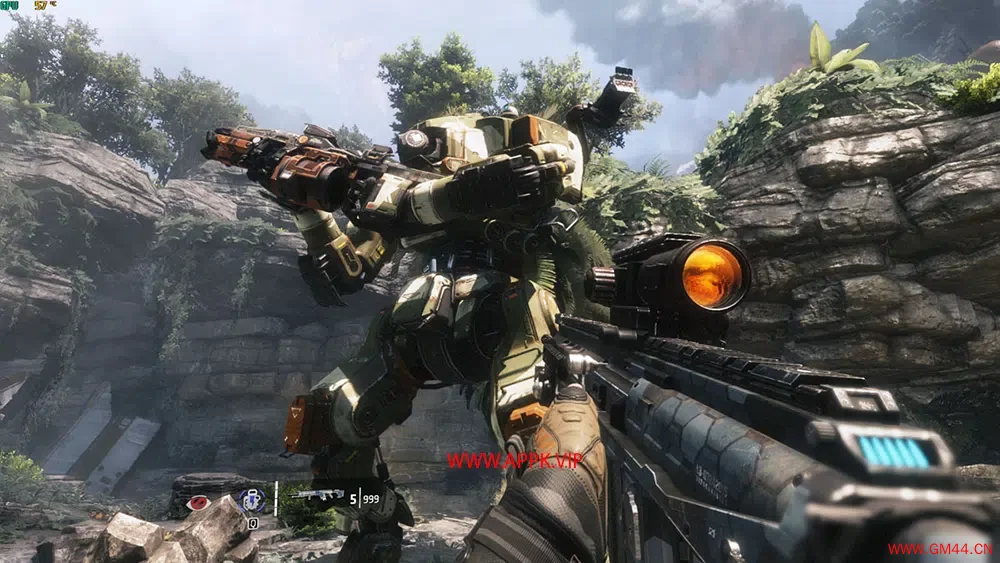This screenshot has height=563, width=1000.
Task: Select the equipped rifle weapon icon
Action: pos(317,495)
